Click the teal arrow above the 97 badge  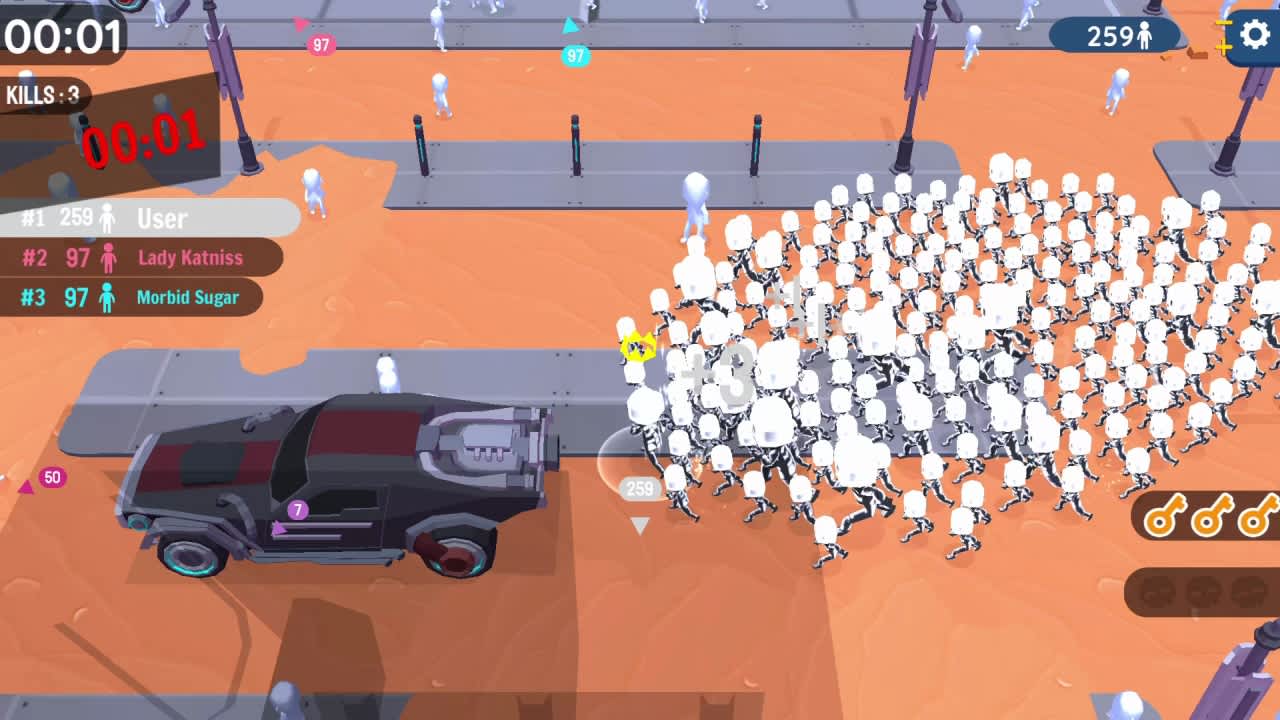tap(569, 25)
